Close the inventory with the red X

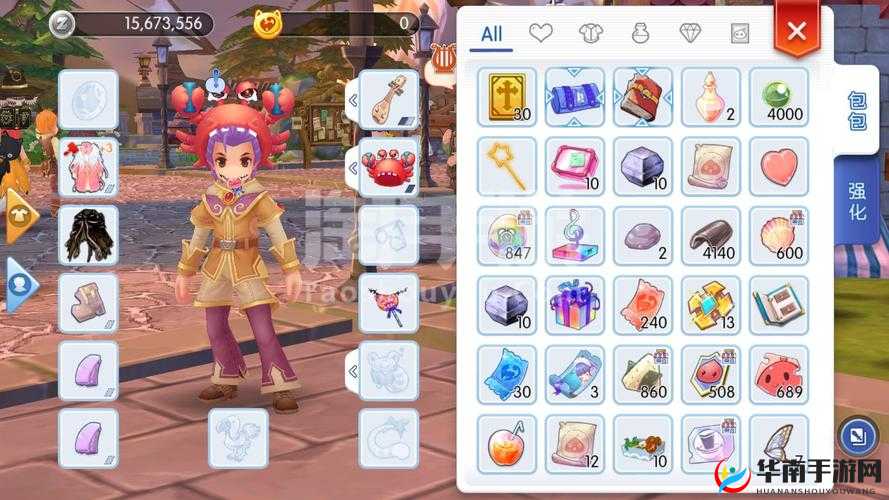tap(796, 31)
